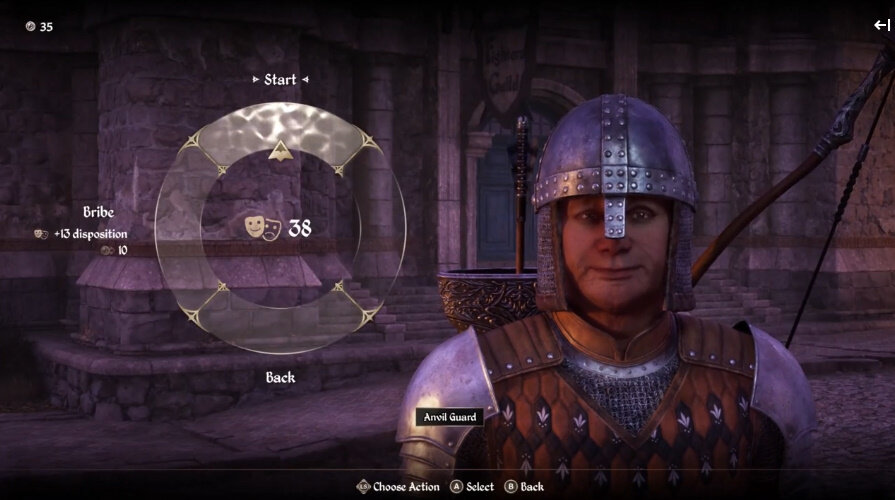Image resolution: width=895 pixels, height=500 pixels.
Task: Start the persuasion minigame
Action: [280, 79]
